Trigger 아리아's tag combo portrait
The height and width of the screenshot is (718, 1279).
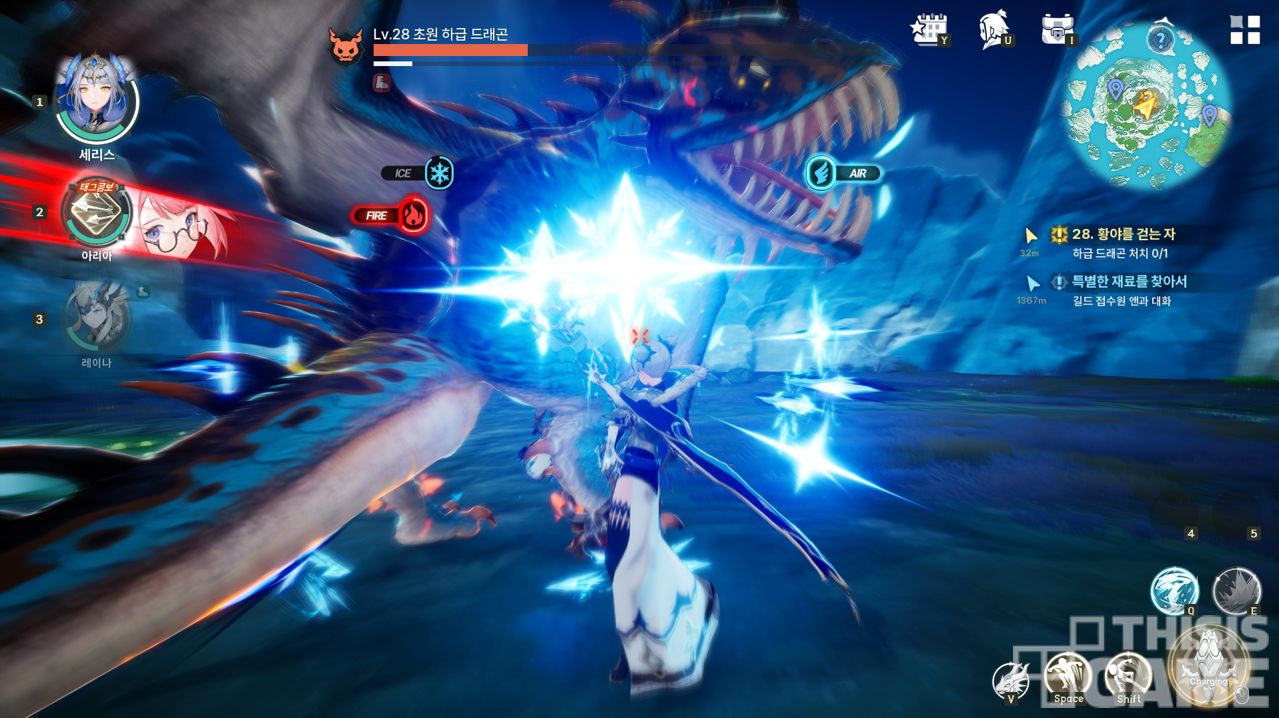point(97,211)
